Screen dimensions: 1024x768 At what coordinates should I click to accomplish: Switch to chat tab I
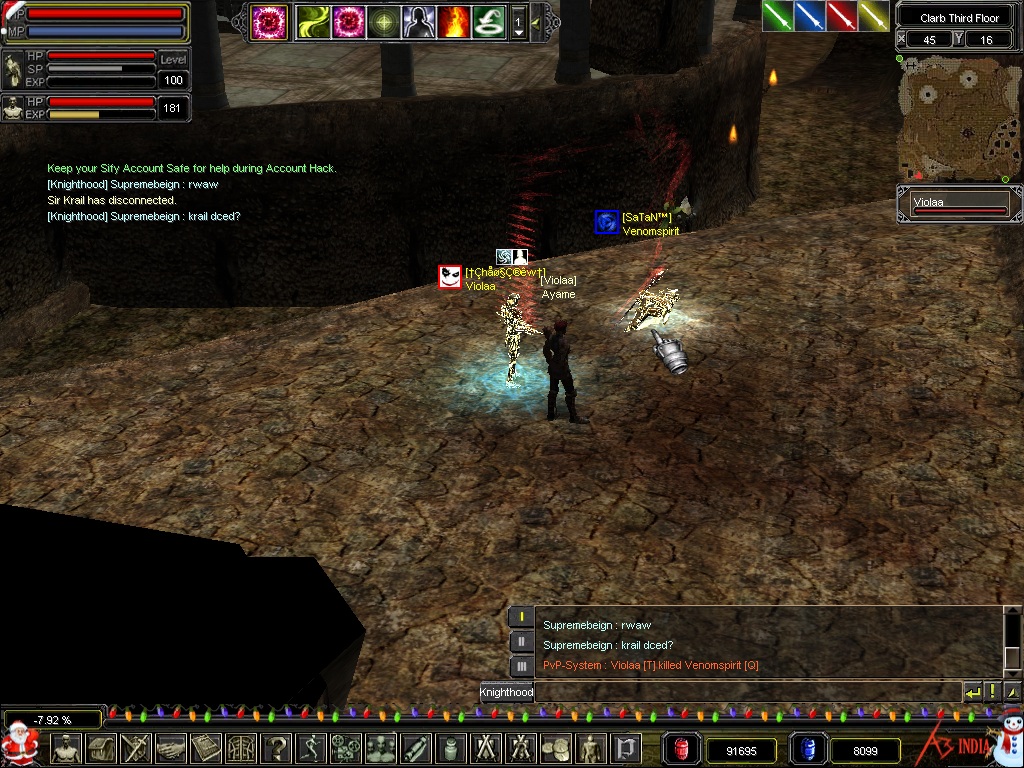tap(521, 617)
